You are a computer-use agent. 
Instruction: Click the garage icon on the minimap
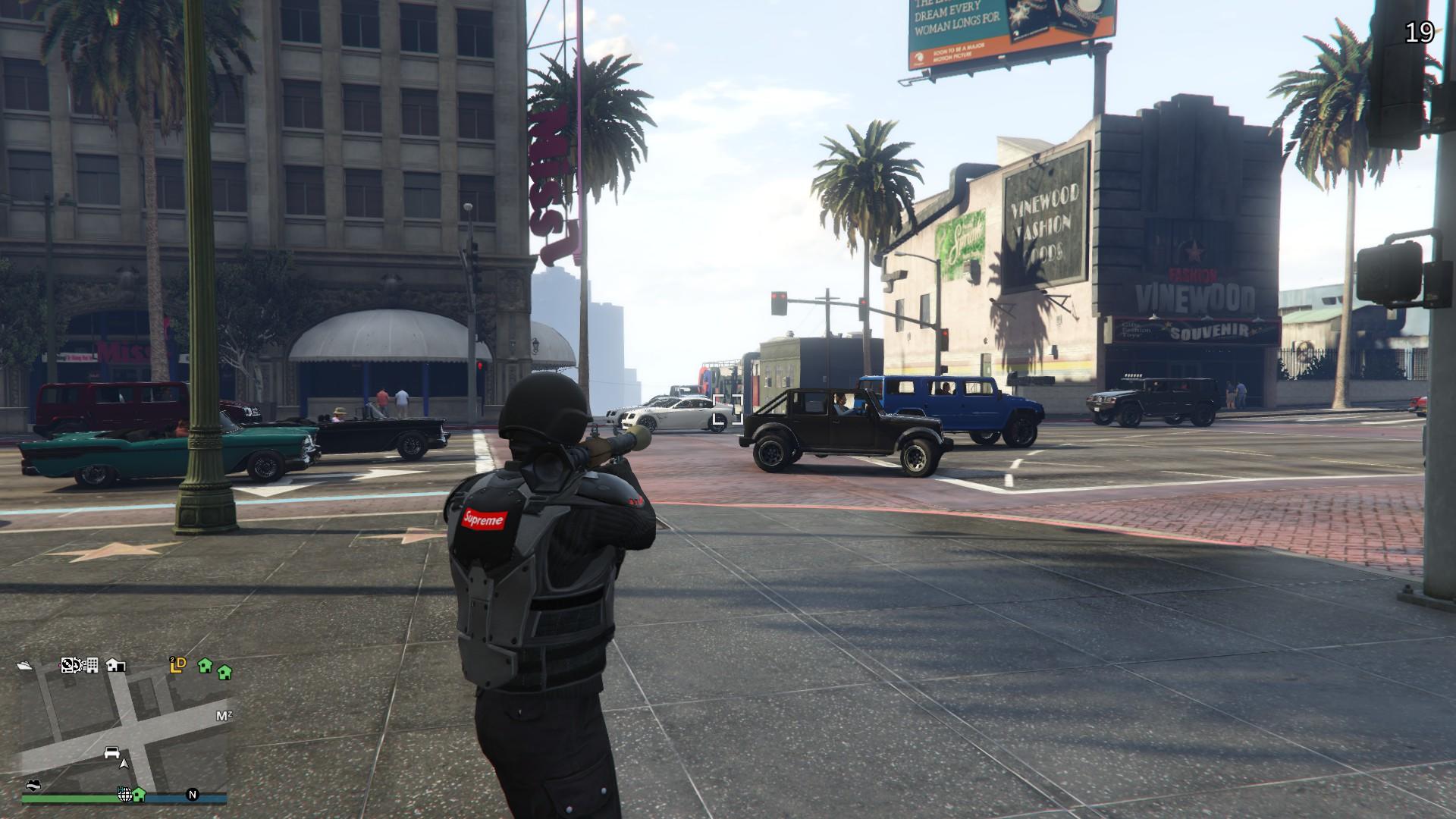tap(115, 665)
